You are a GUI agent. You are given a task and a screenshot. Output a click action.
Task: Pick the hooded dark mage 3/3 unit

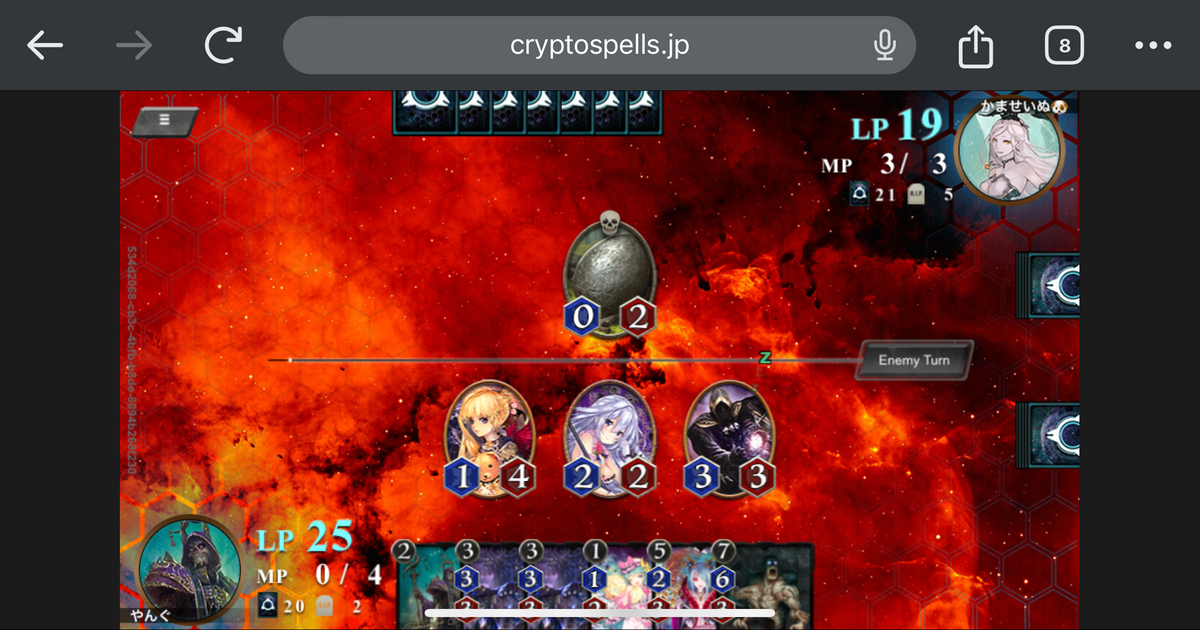730,437
